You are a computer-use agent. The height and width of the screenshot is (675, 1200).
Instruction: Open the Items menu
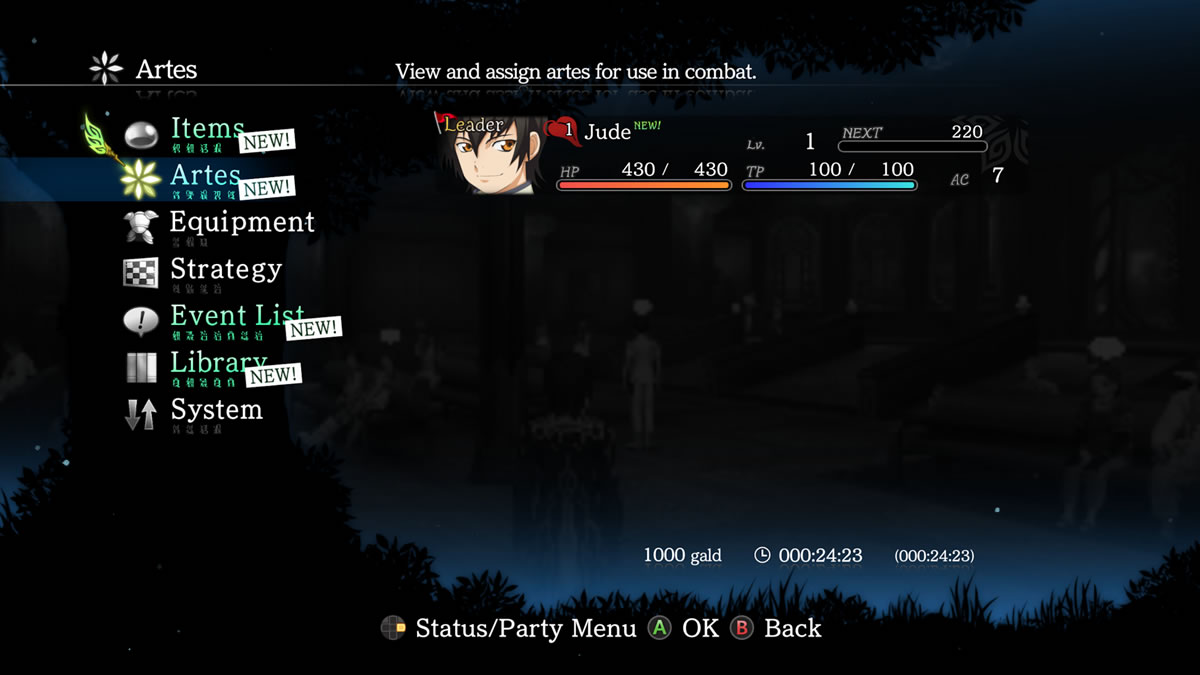[207, 130]
